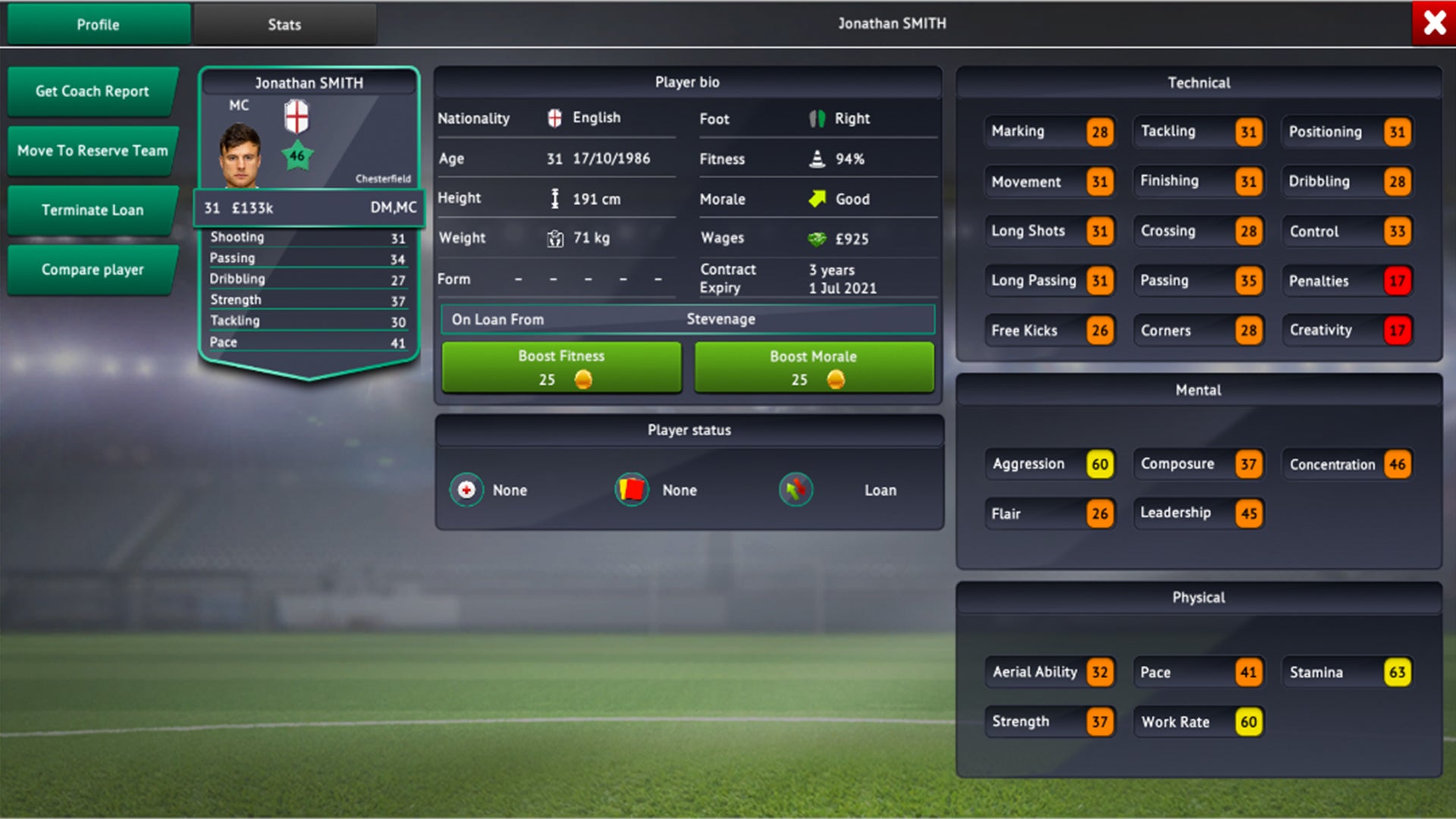Click the fitness cone icon
The image size is (1456, 819).
pyautogui.click(x=816, y=158)
